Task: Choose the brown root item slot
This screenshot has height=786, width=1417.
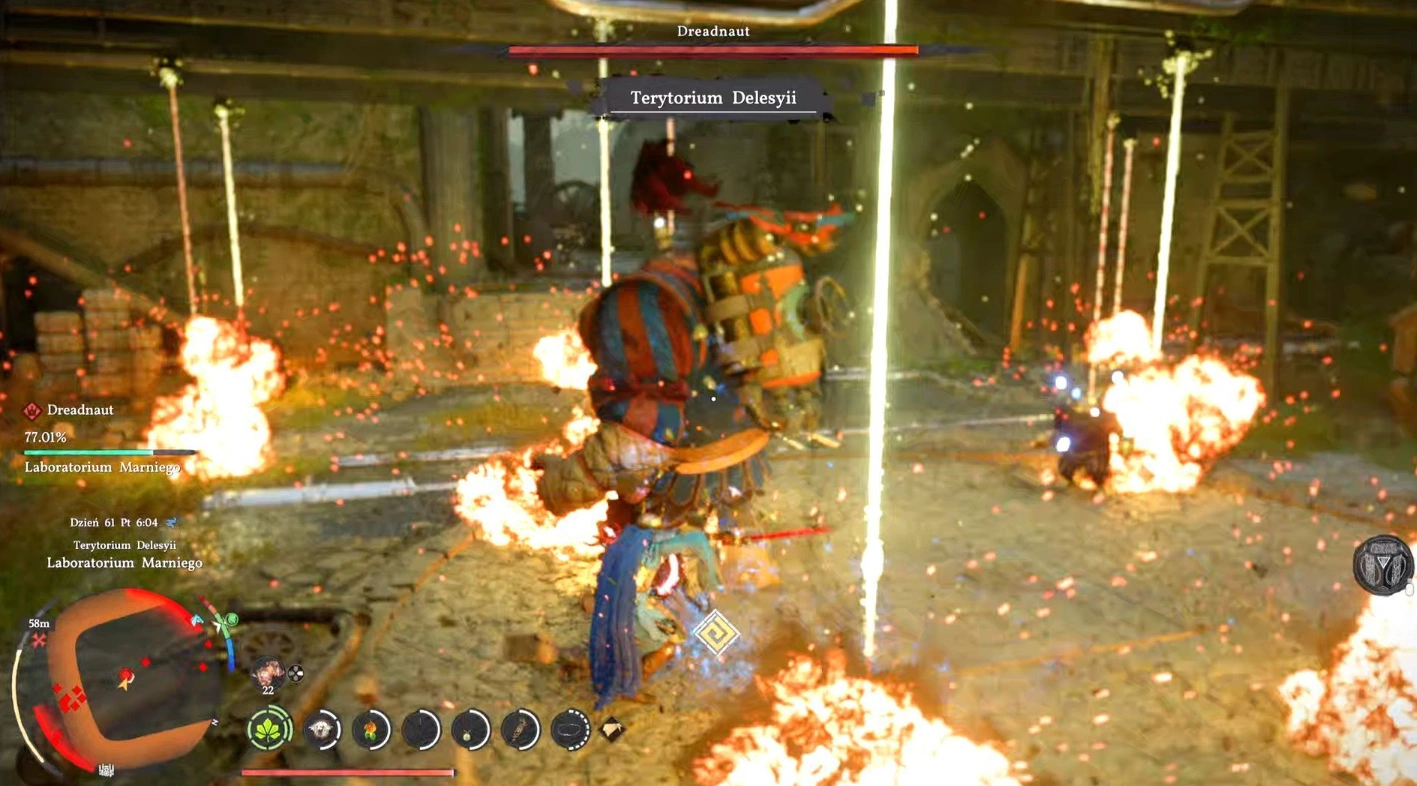Action: point(520,730)
